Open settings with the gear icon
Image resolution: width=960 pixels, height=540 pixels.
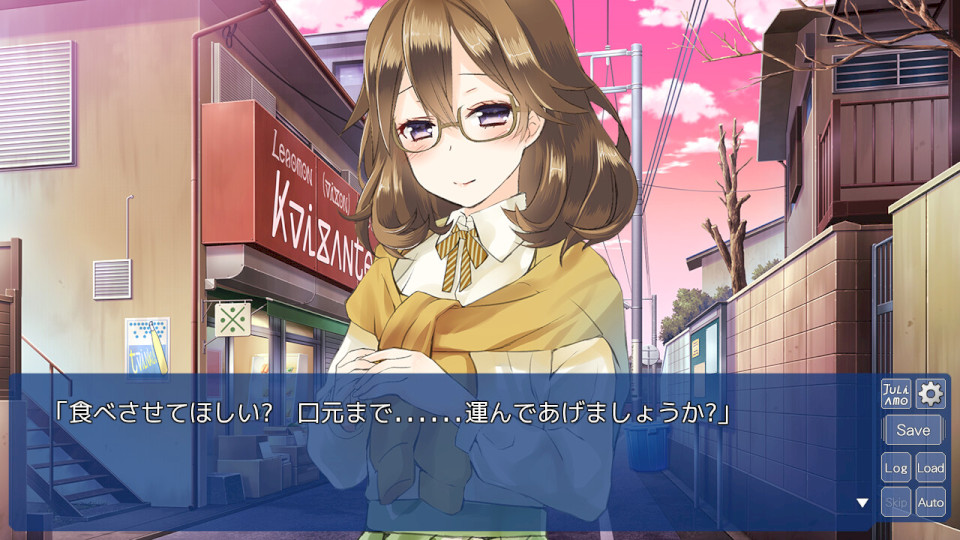pyautogui.click(x=930, y=394)
